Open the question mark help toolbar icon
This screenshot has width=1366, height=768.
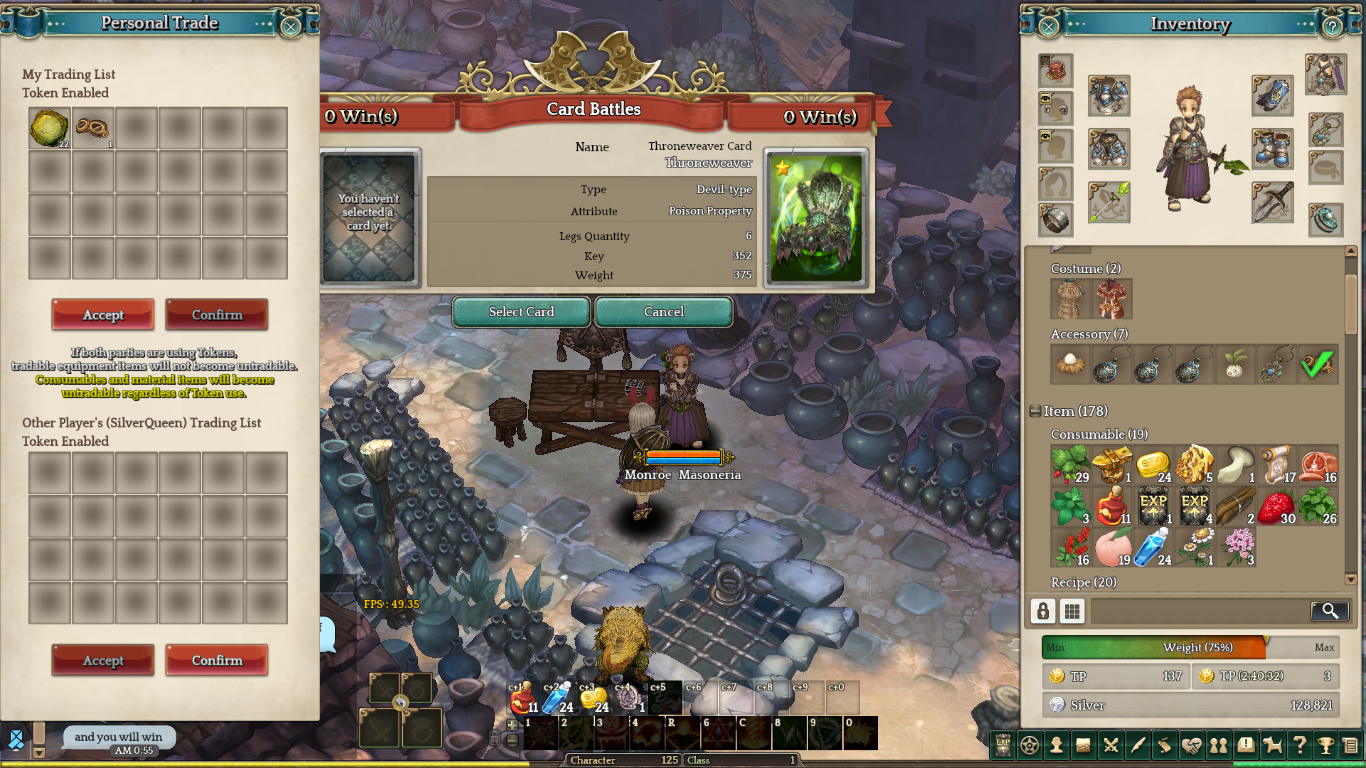point(1299,745)
